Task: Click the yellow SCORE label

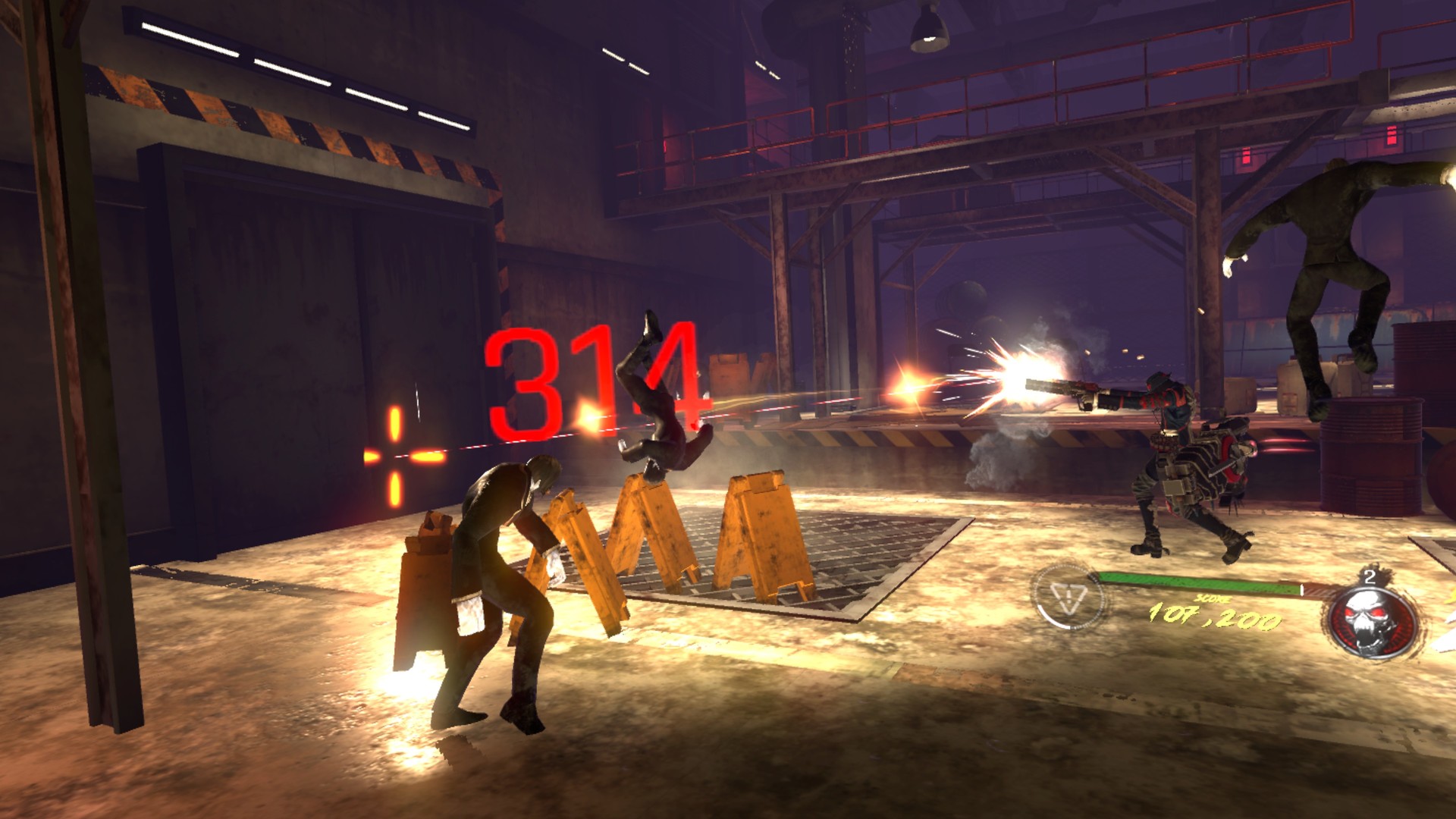Action: (1212, 598)
